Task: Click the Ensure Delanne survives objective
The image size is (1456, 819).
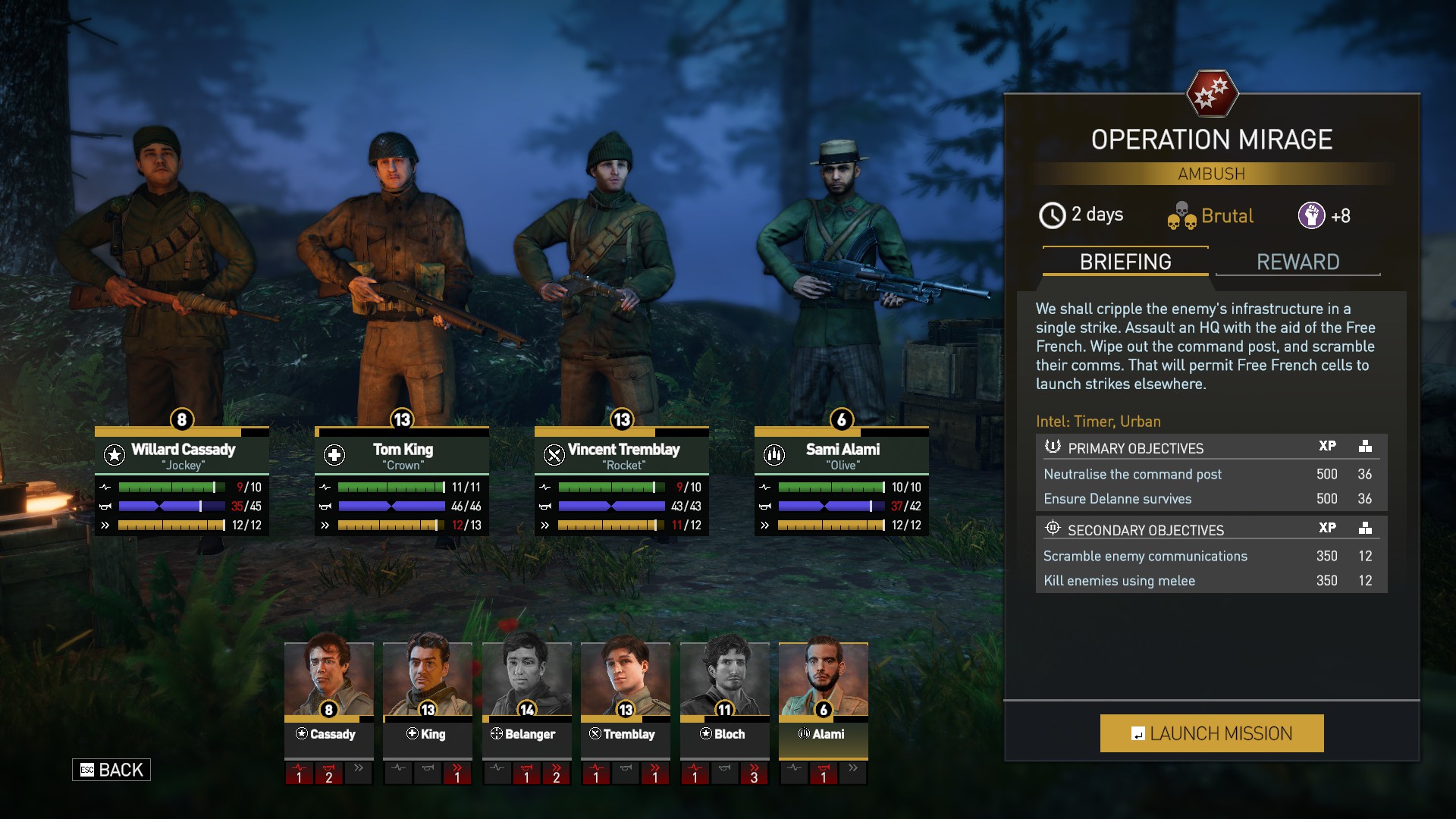Action: 1118,498
